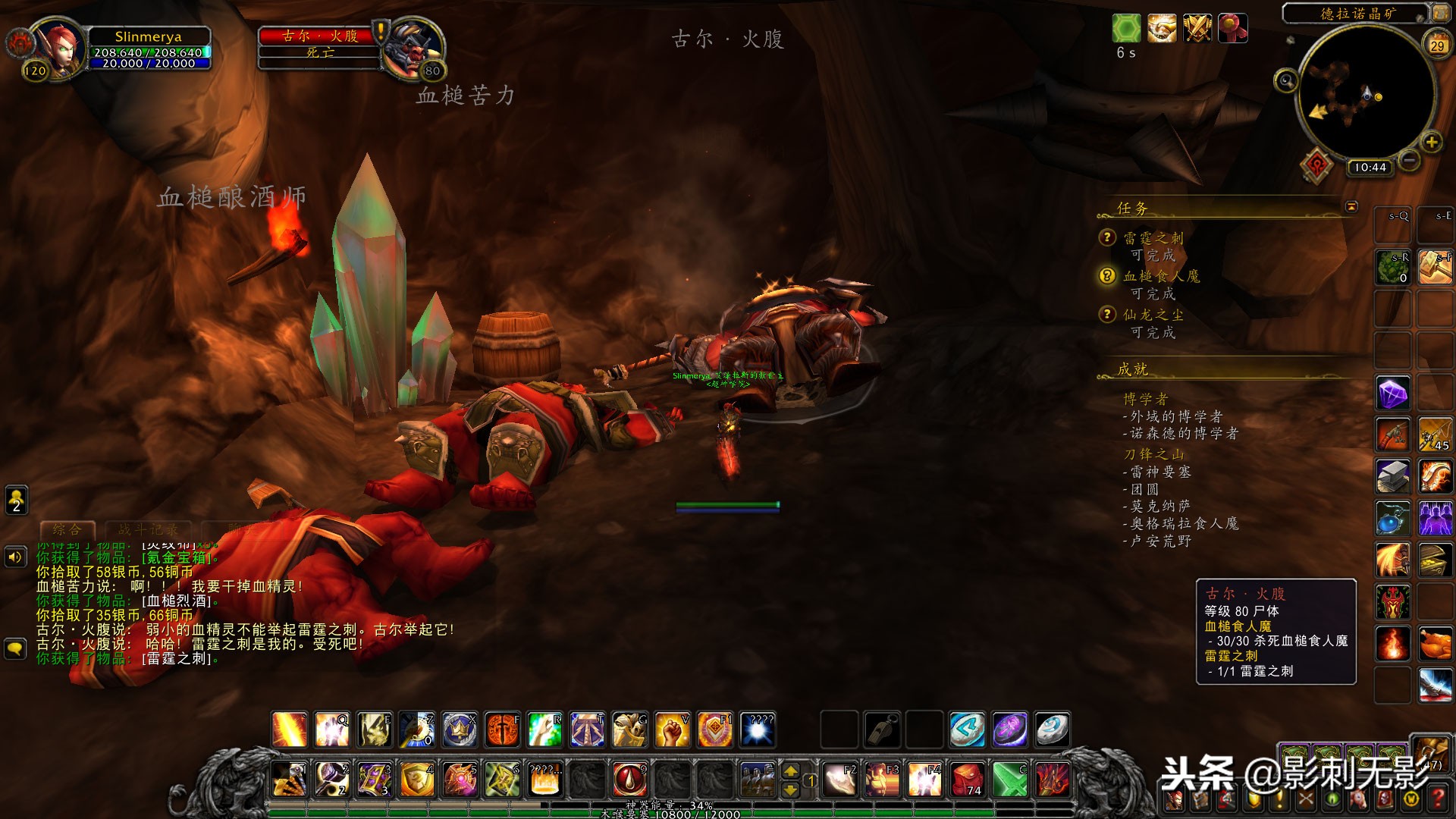The image size is (1456, 819).
Task: Switch to the 综合 chat tab
Action: pyautogui.click(x=67, y=529)
